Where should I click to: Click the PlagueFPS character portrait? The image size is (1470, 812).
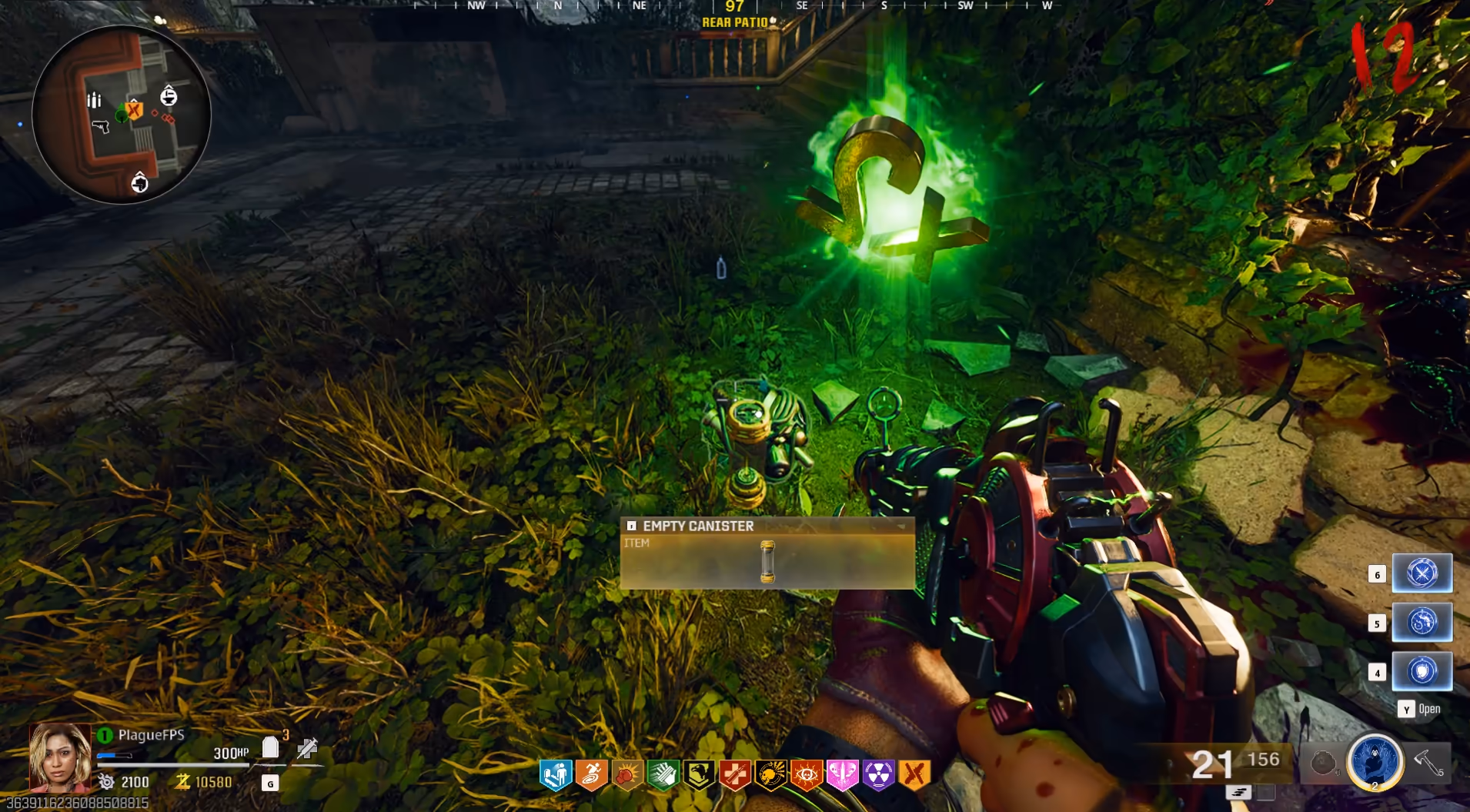[59, 757]
